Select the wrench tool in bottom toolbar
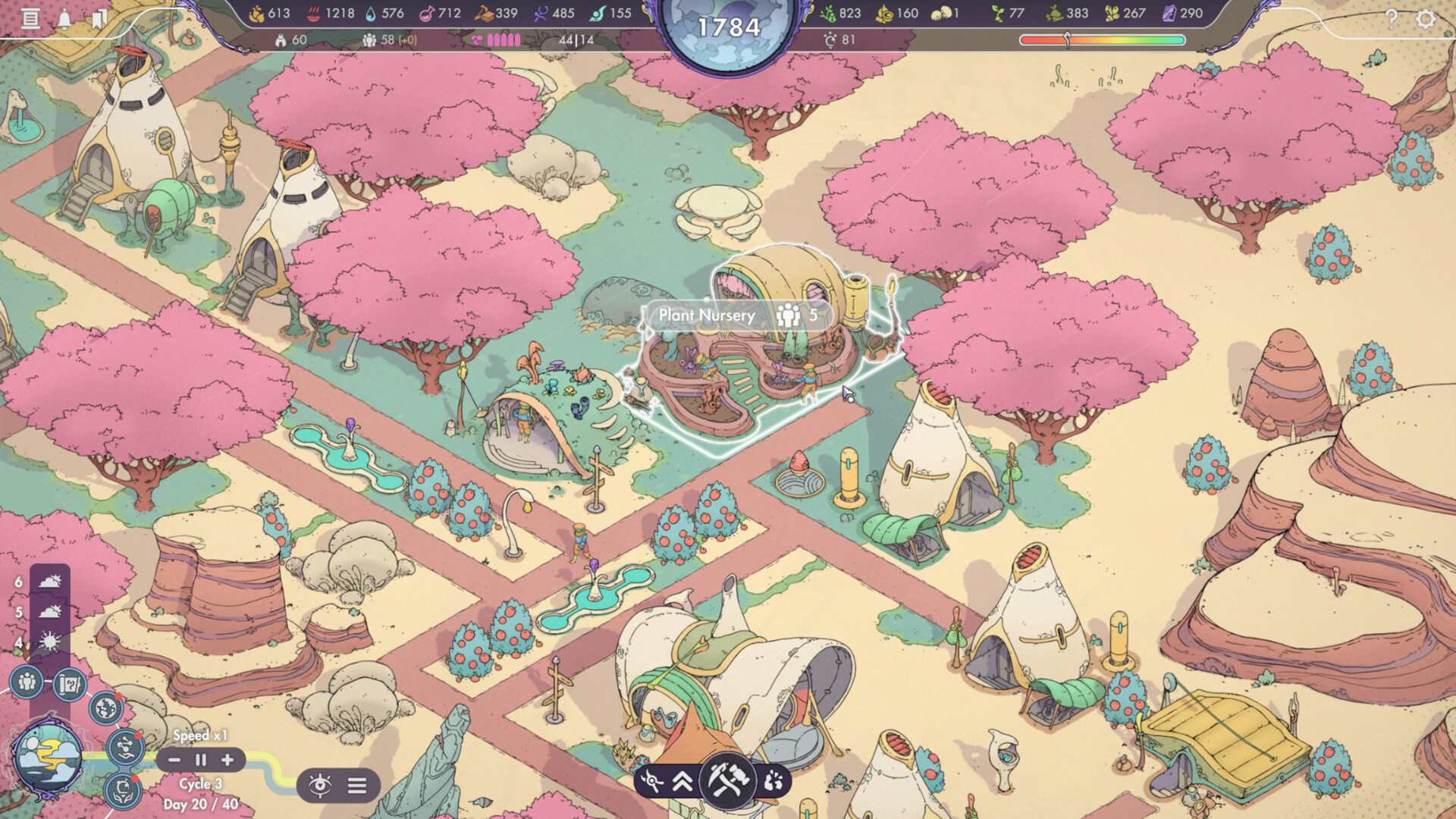Image resolution: width=1456 pixels, height=819 pixels. pos(652,780)
